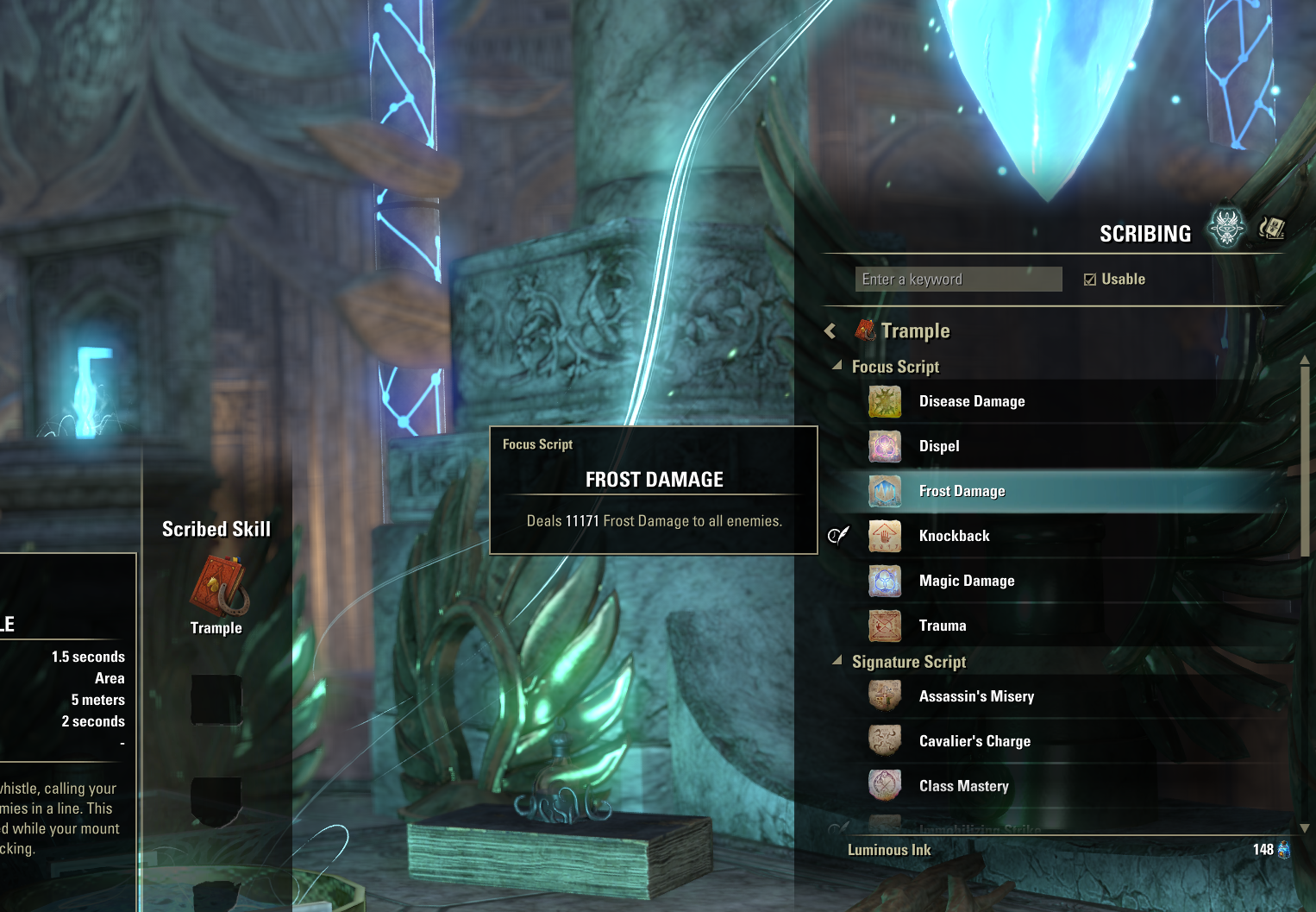The width and height of the screenshot is (1316, 912).
Task: Click the Trample scribed skill icon
Action: click(219, 586)
